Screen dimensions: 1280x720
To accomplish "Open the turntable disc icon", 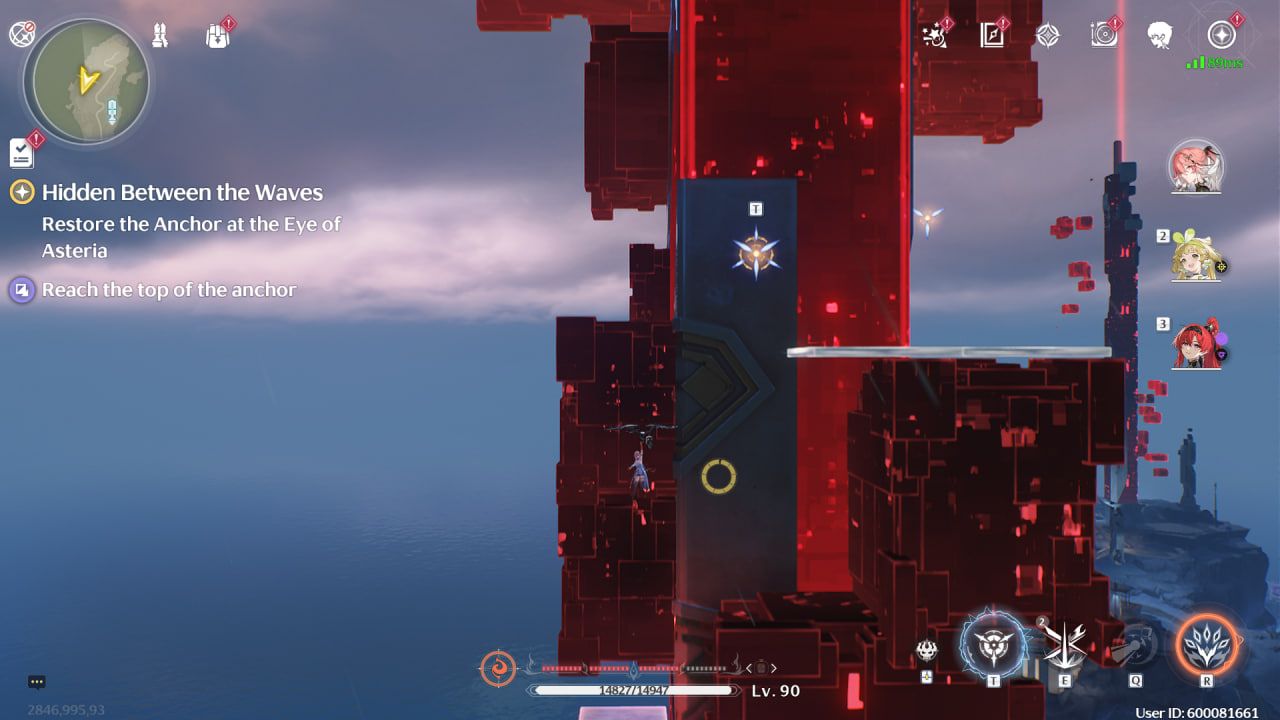I will (1104, 36).
